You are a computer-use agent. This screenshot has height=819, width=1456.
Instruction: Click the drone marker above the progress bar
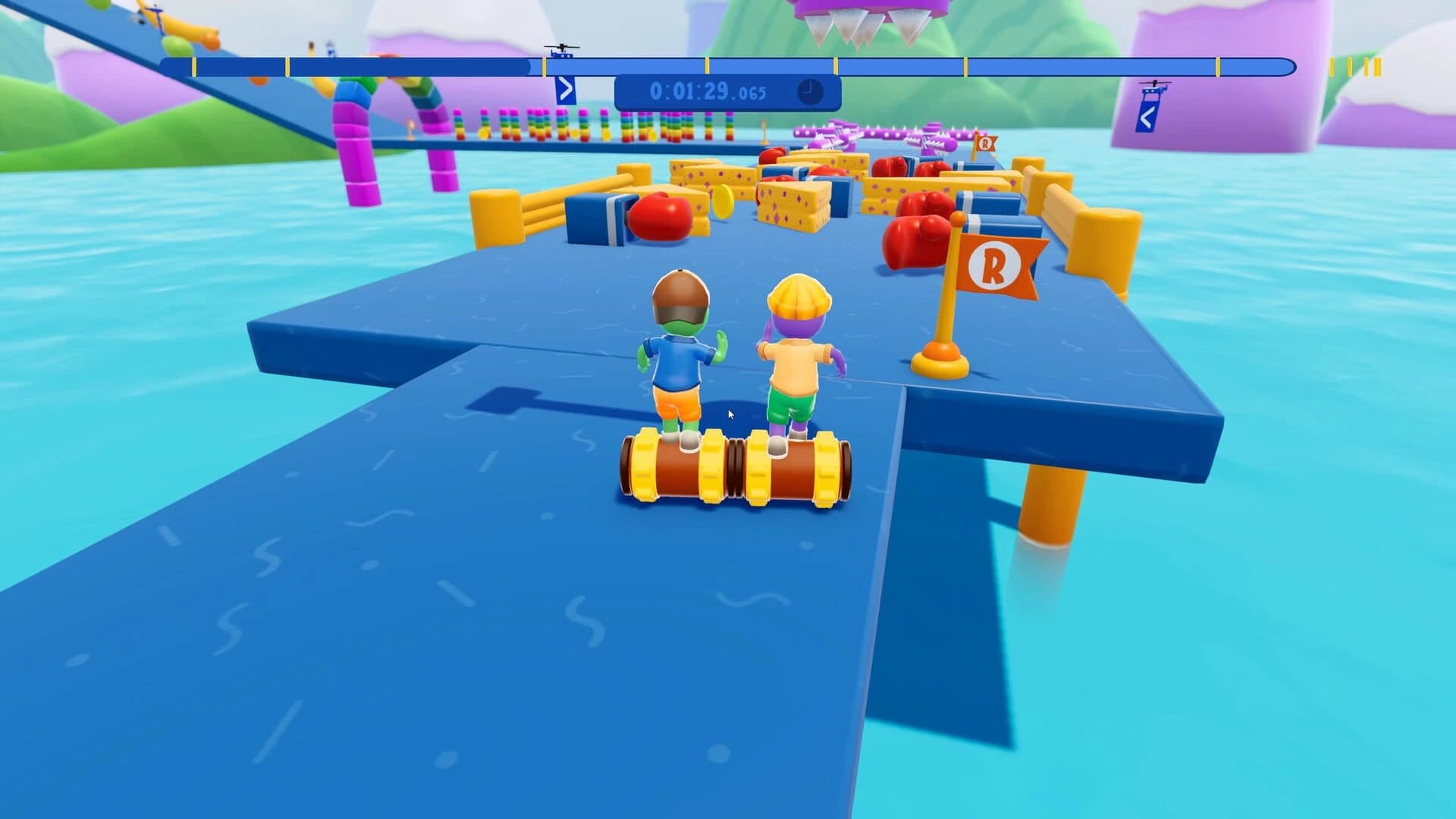562,47
